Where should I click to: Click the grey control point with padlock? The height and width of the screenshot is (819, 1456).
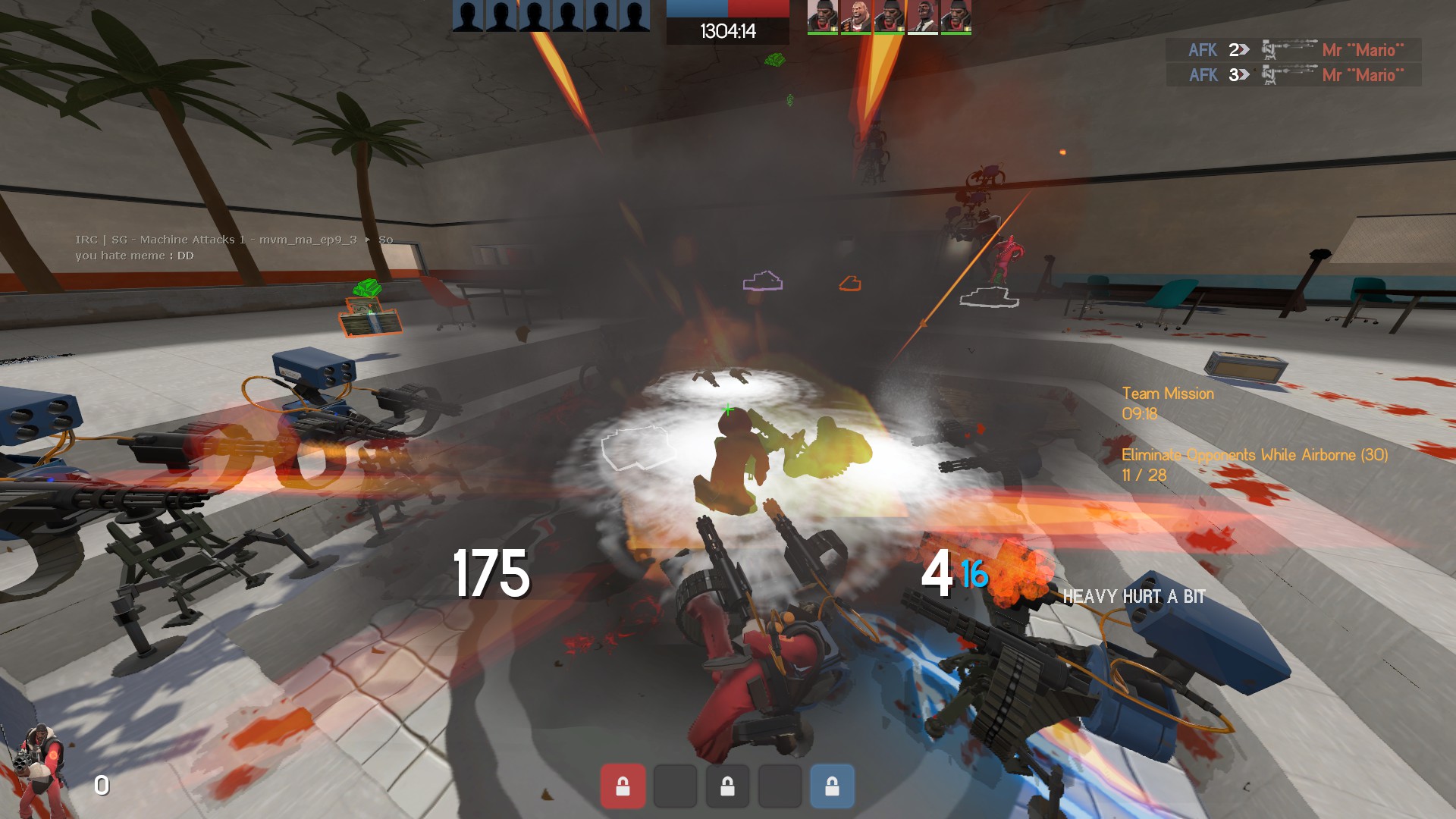coord(727,786)
